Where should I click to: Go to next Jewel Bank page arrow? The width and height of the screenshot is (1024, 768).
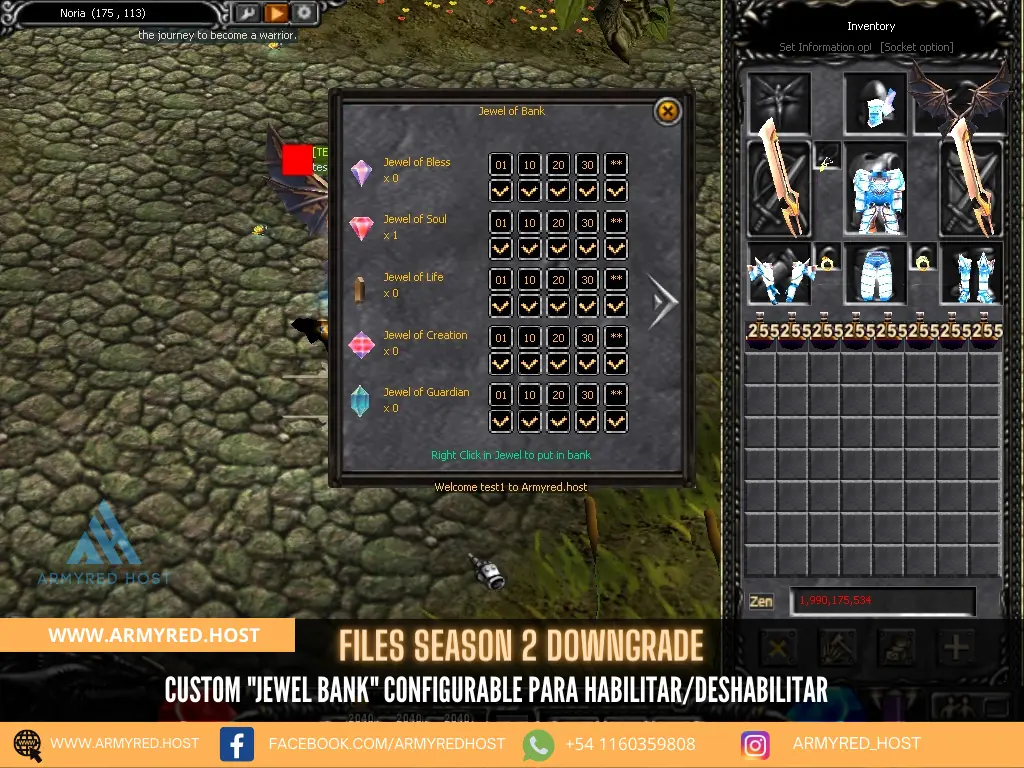pyautogui.click(x=661, y=301)
